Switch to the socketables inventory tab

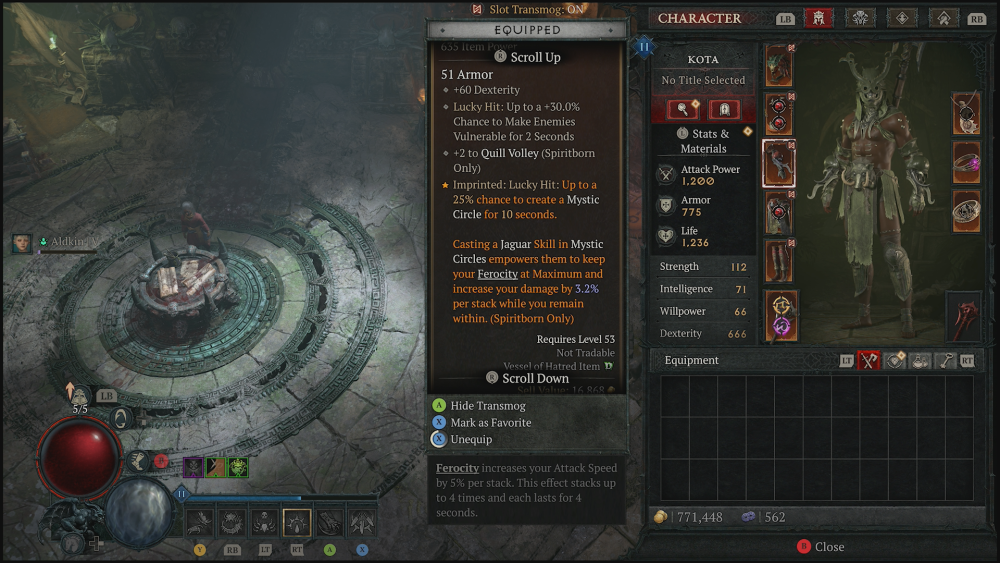895,361
